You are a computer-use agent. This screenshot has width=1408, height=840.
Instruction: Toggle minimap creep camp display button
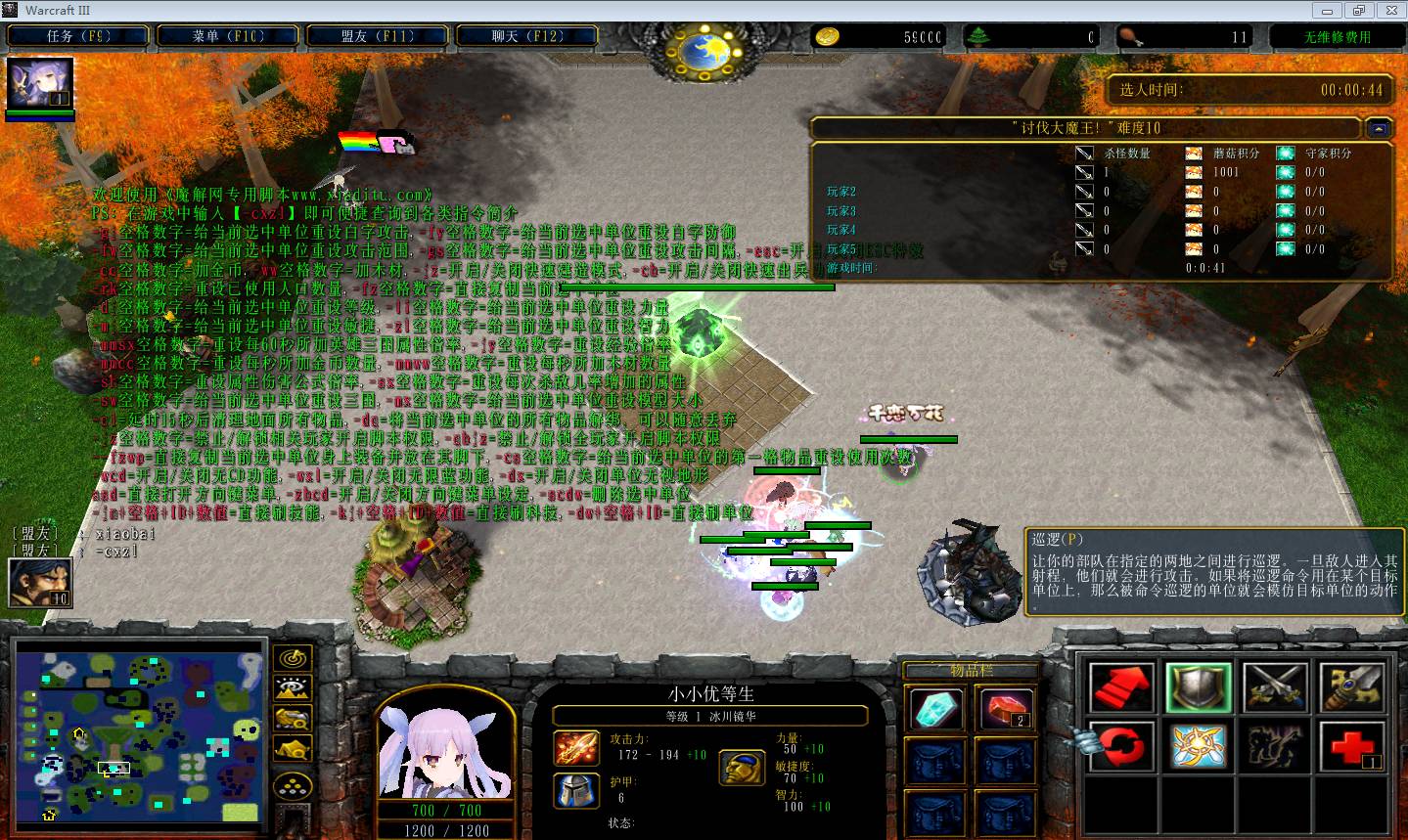pos(294,749)
